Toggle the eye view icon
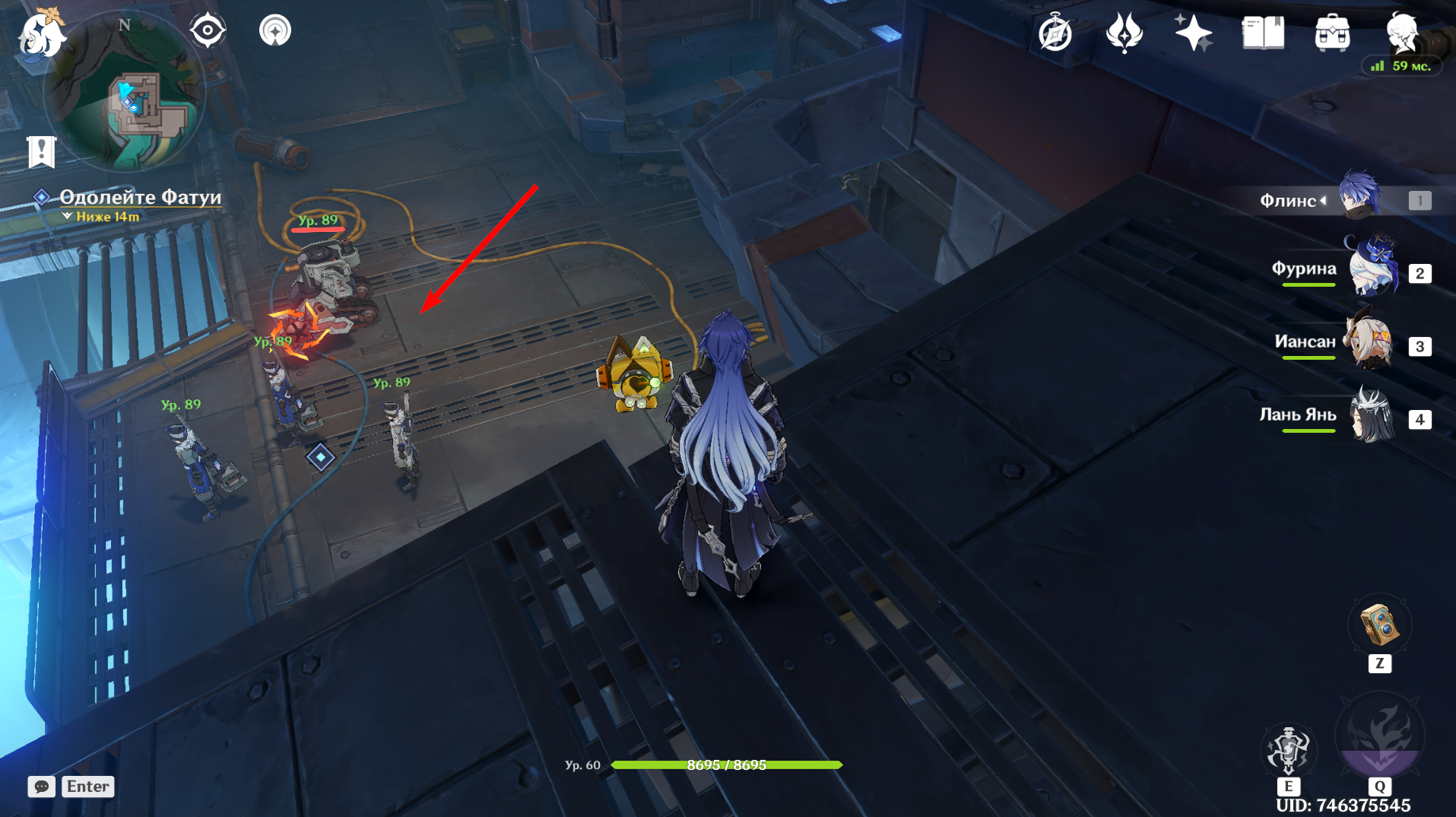The image size is (1456, 817). 208,31
